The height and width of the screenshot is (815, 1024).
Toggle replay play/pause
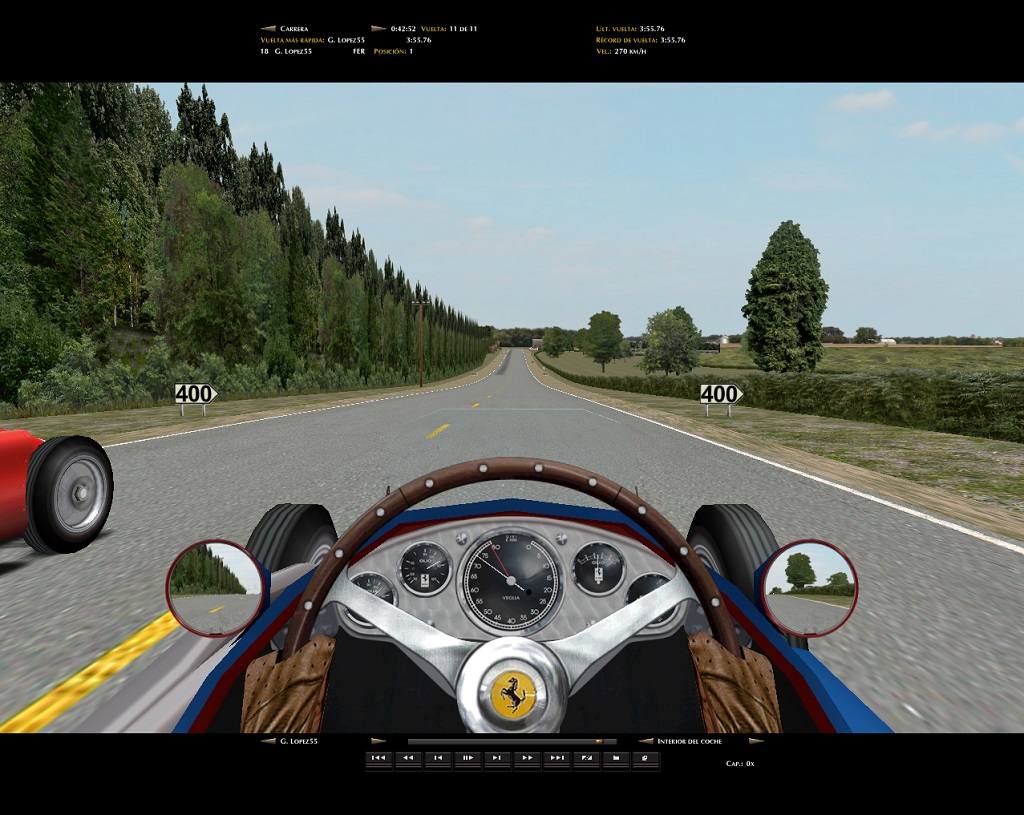coord(467,759)
